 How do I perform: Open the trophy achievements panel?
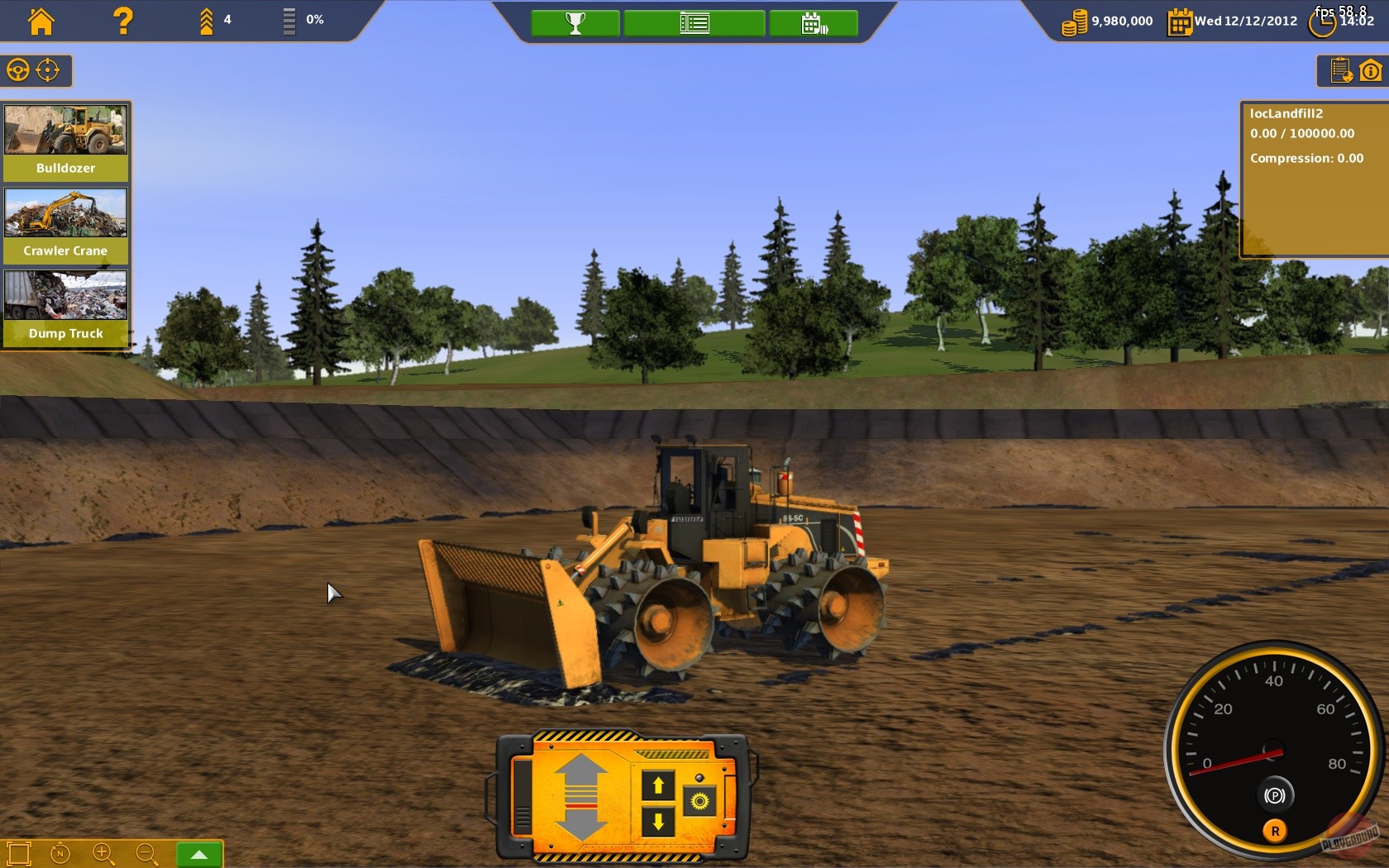point(574,22)
